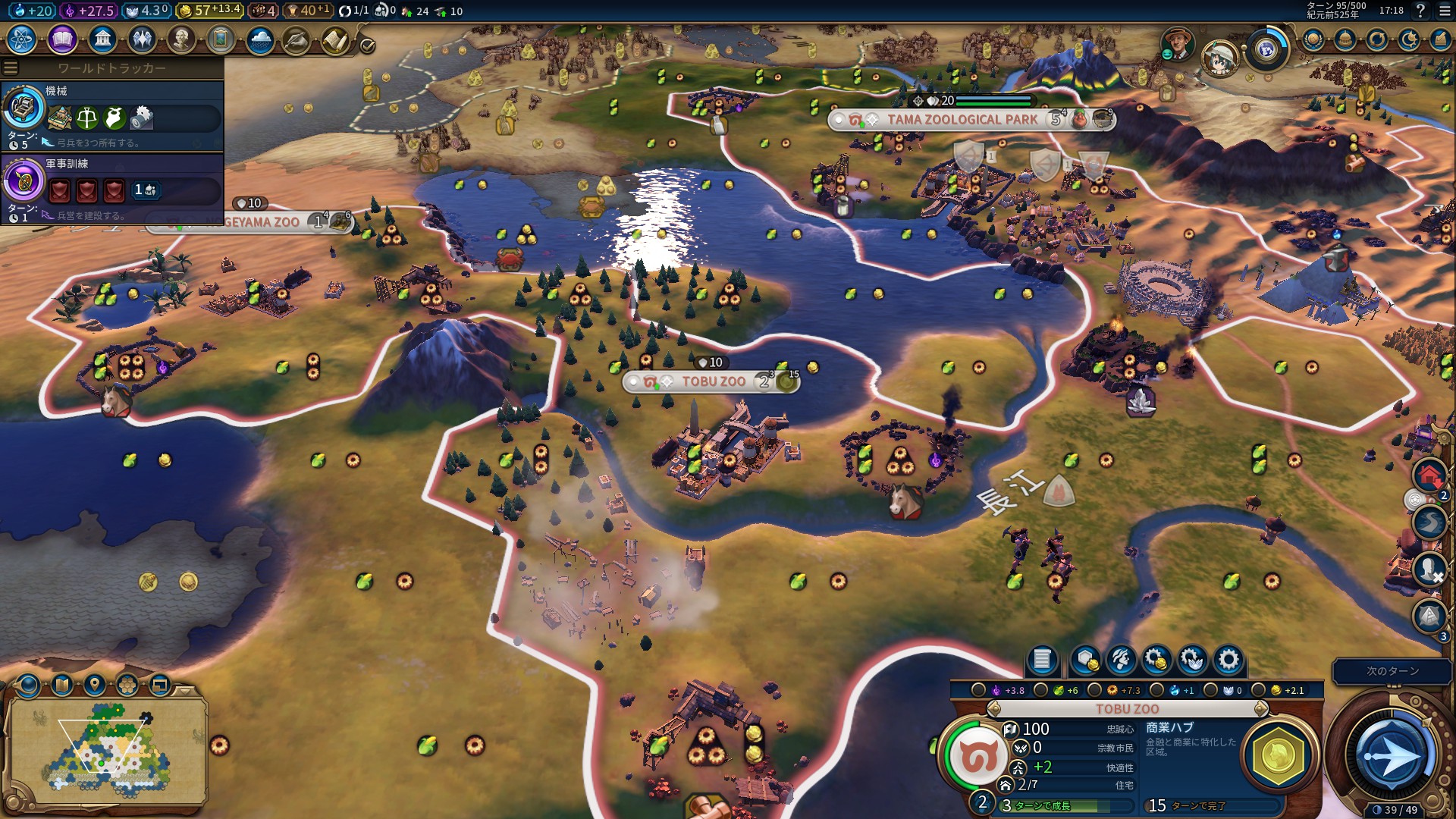1456x819 pixels.
Task: Click the 次のターン next turn button
Action: (1392, 671)
